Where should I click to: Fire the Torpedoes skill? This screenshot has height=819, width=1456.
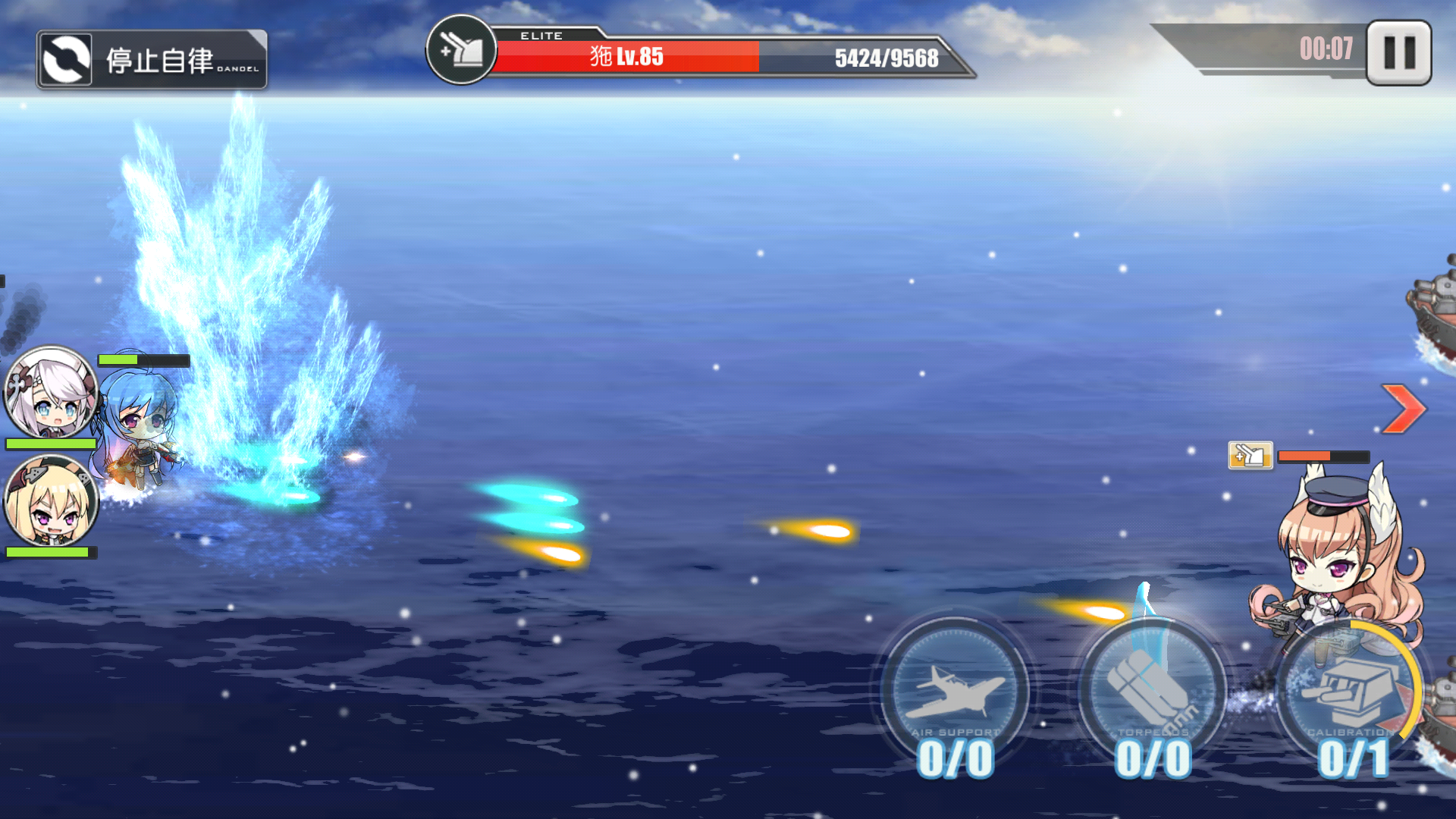(1151, 690)
